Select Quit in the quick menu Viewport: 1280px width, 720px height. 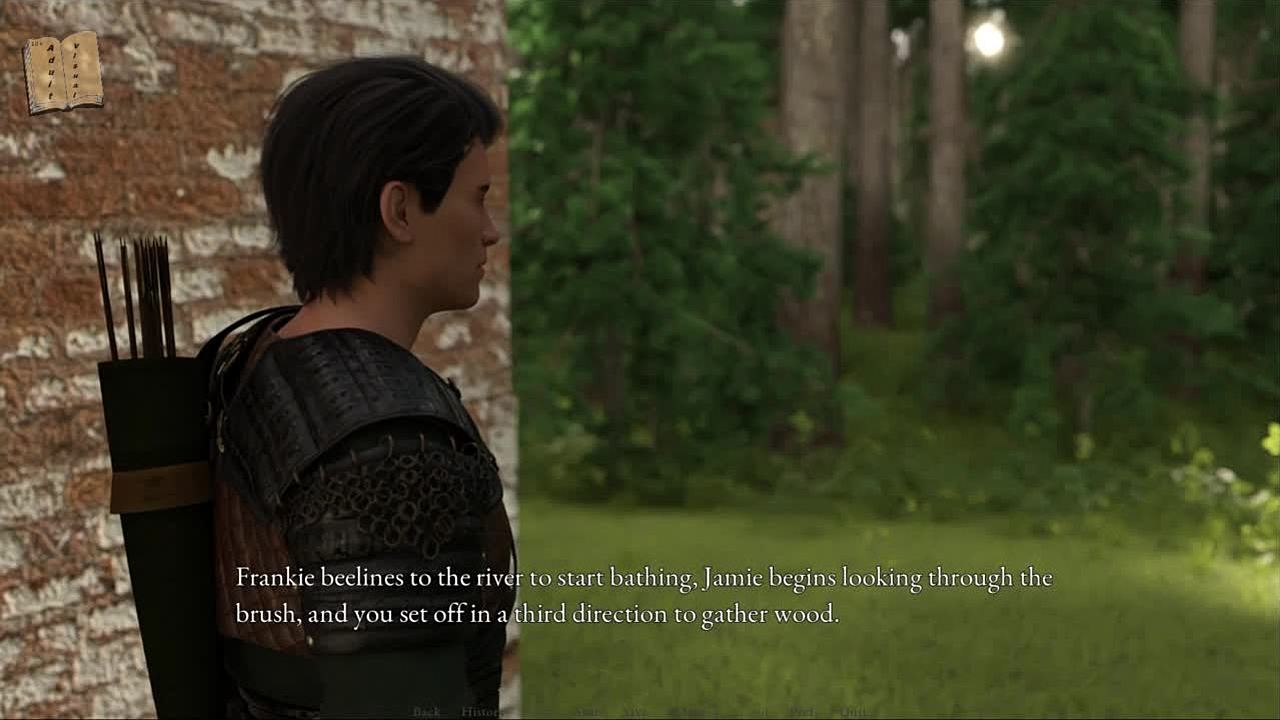(x=852, y=712)
